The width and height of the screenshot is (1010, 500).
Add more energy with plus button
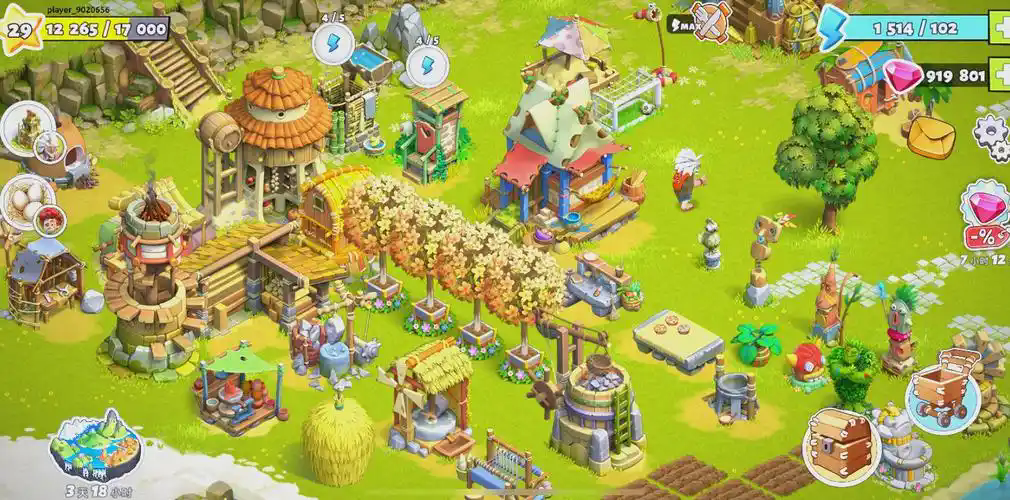pyautogui.click(x=999, y=29)
